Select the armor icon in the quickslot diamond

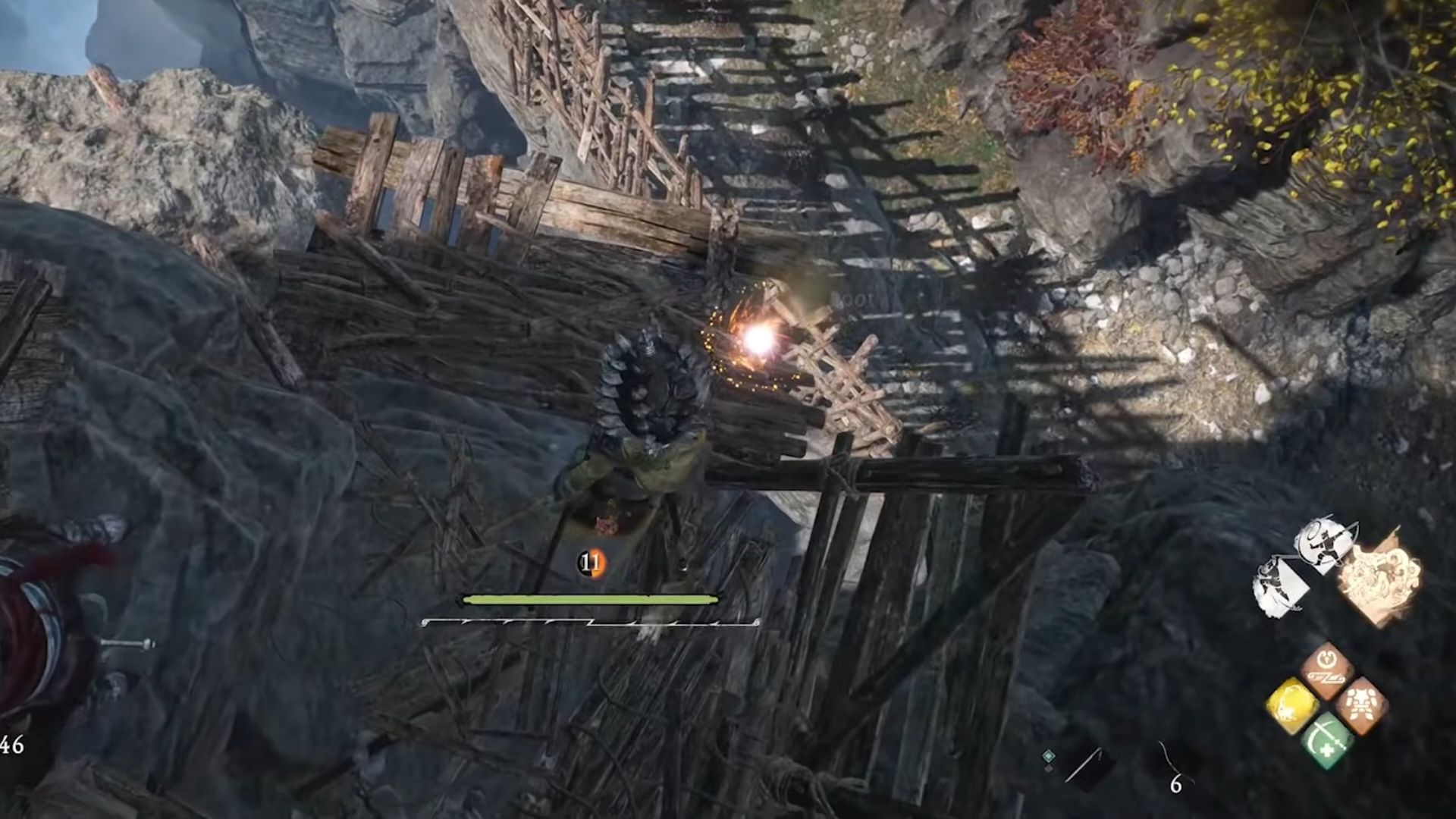1363,704
